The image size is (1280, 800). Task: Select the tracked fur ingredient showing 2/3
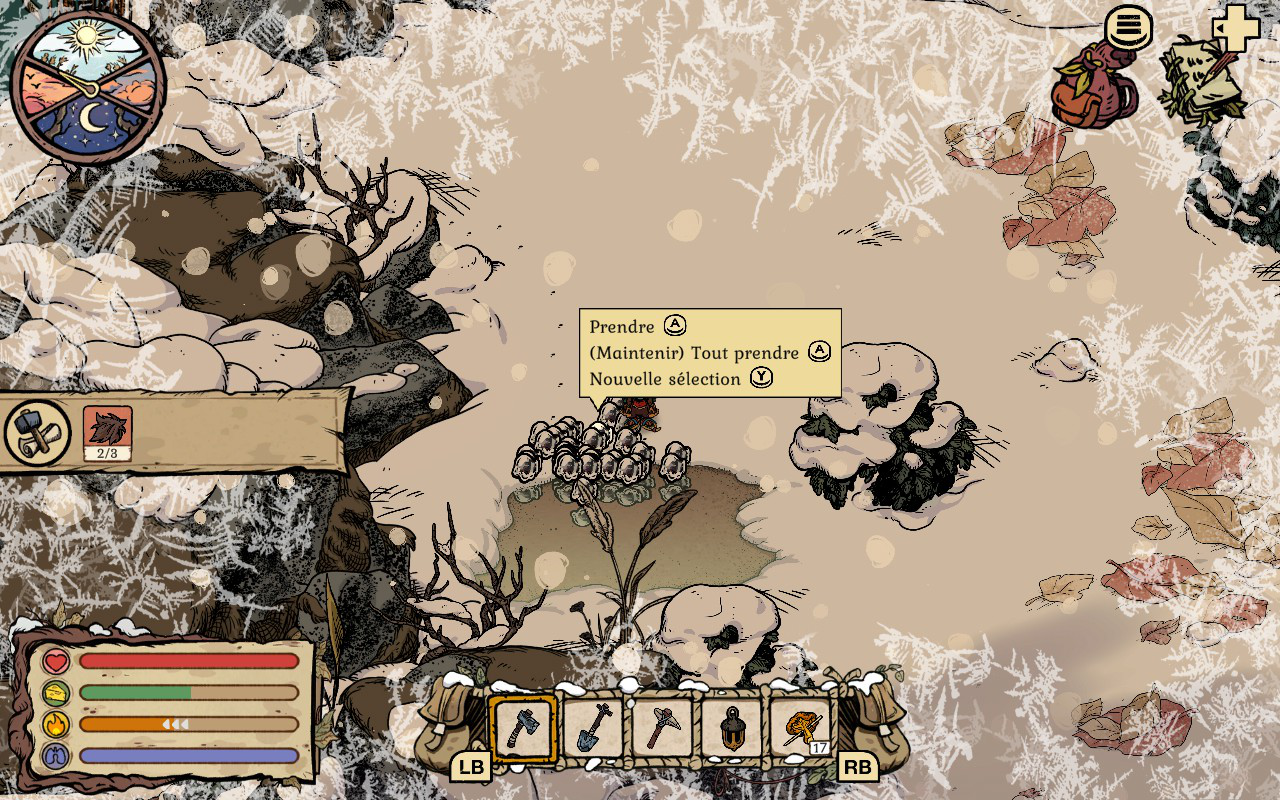[107, 432]
